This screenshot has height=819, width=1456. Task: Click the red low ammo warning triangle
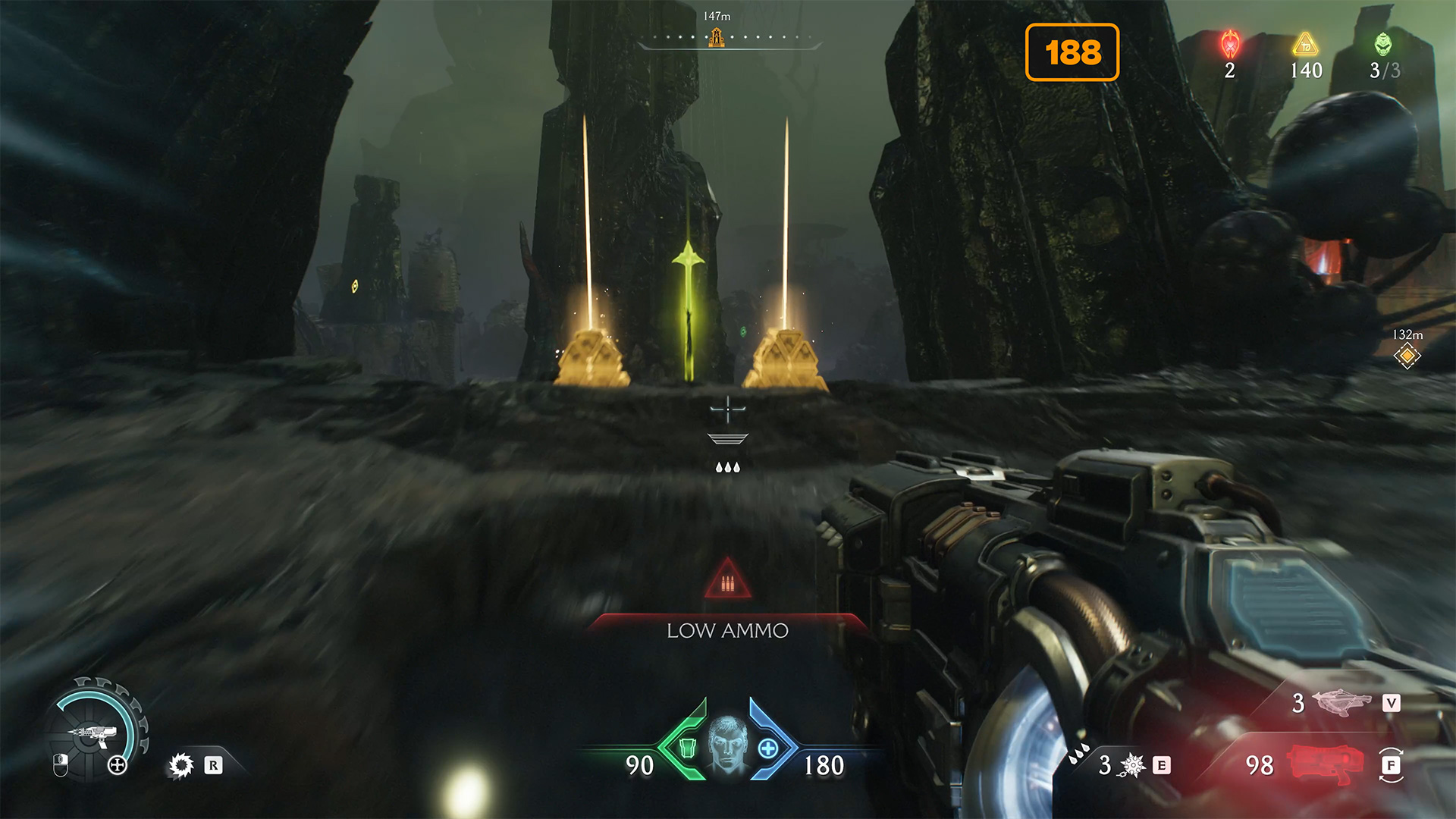click(727, 581)
